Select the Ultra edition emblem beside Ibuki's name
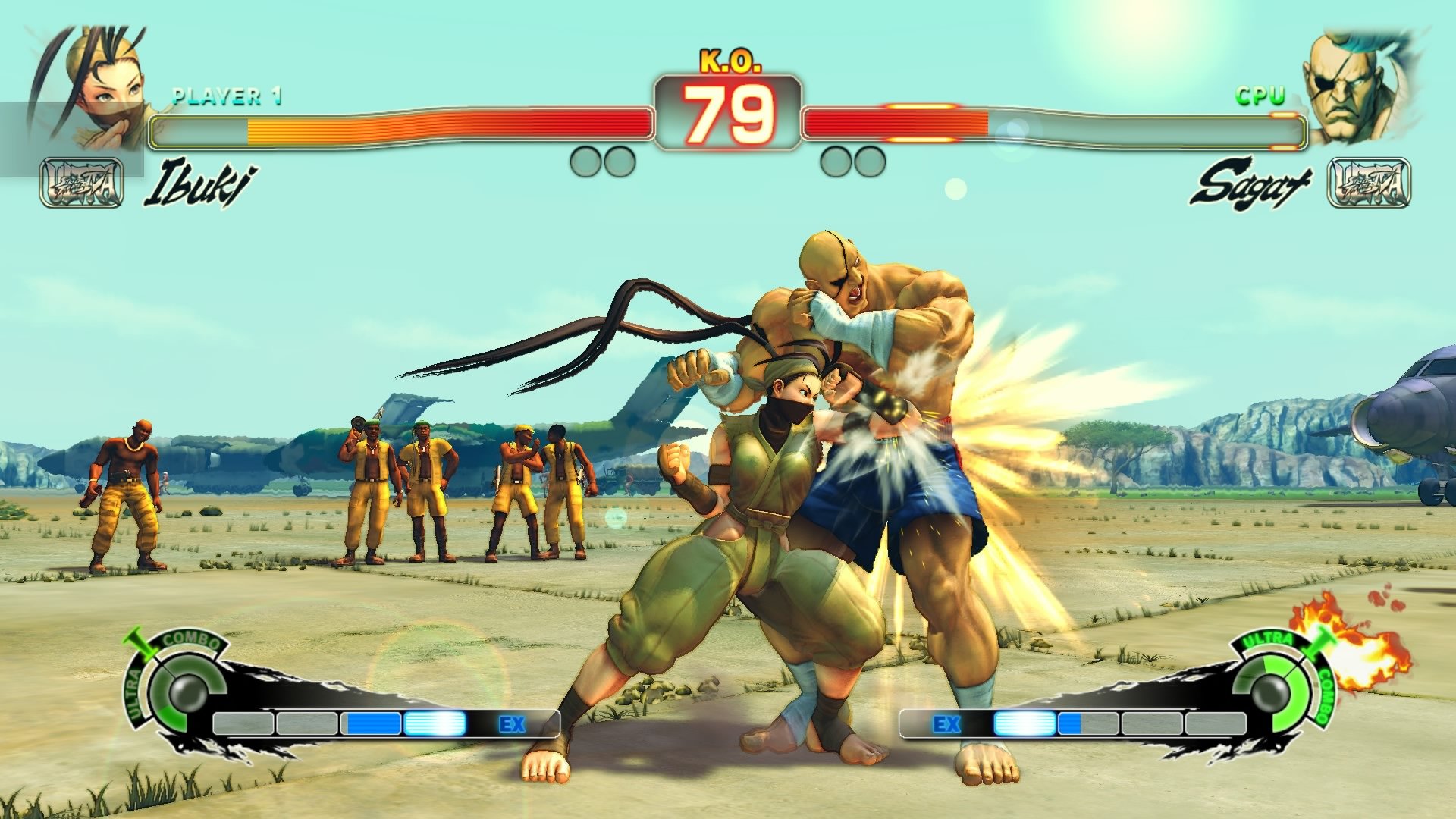This screenshot has height=819, width=1456. tap(82, 183)
